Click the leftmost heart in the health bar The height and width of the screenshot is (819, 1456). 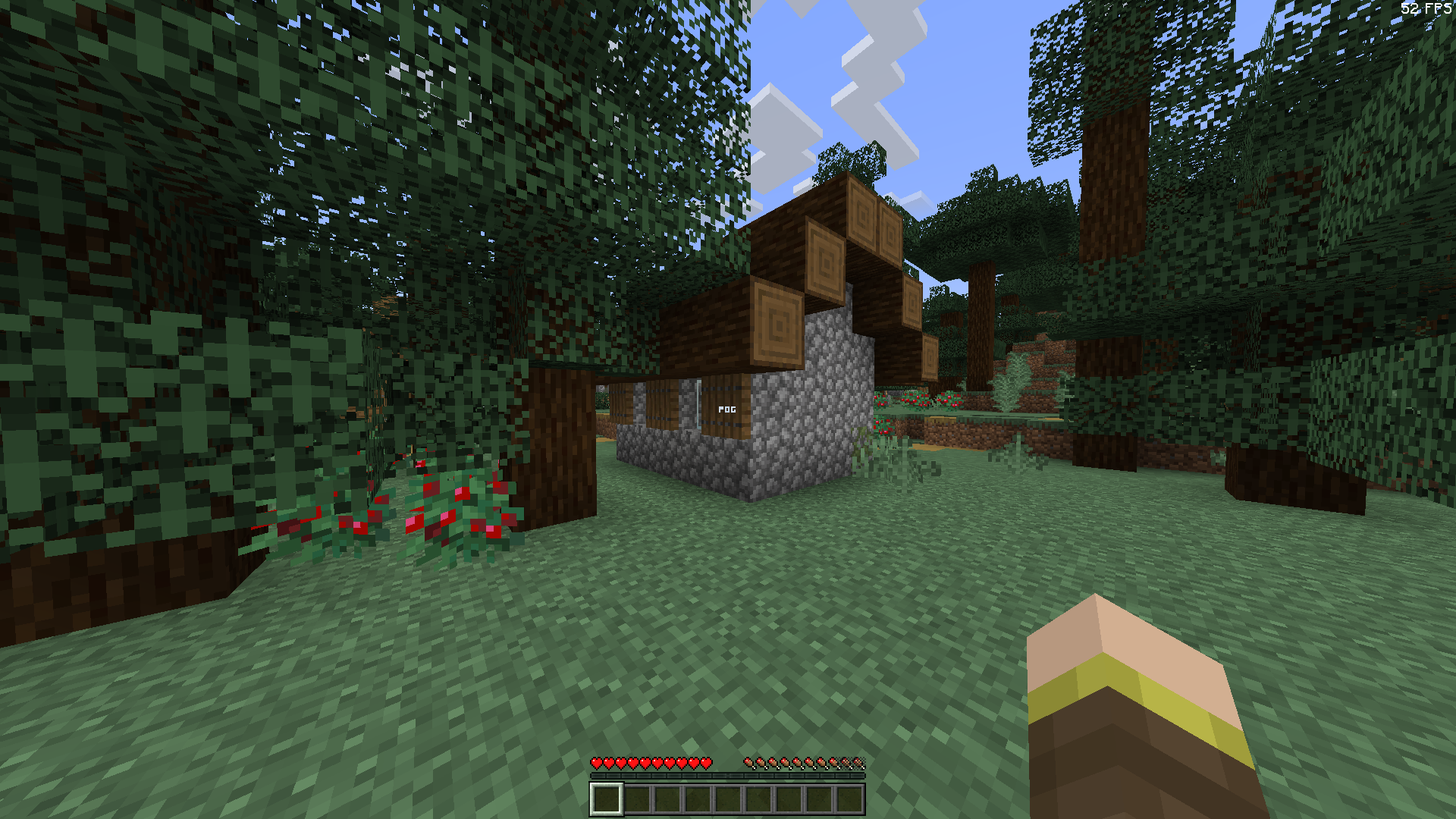point(596,764)
